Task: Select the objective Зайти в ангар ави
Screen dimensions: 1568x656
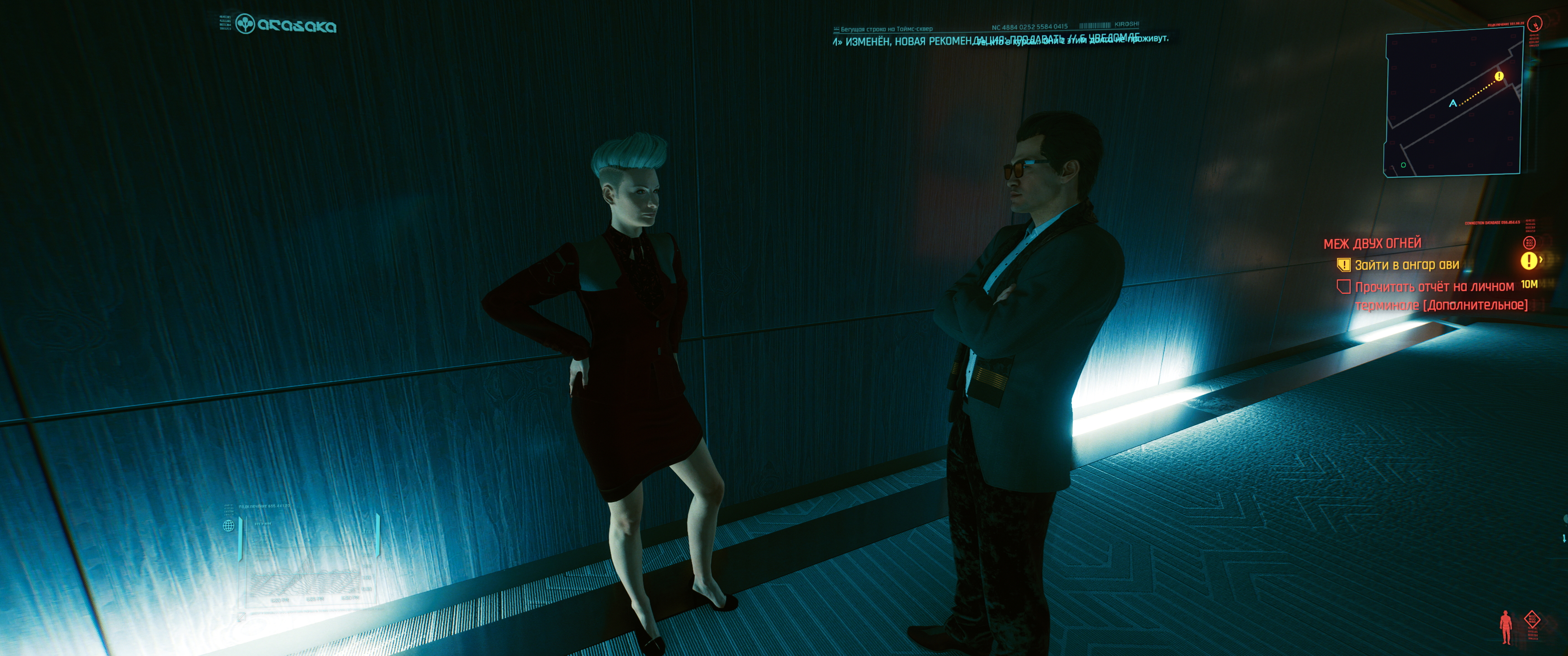Action: [x=1406, y=265]
